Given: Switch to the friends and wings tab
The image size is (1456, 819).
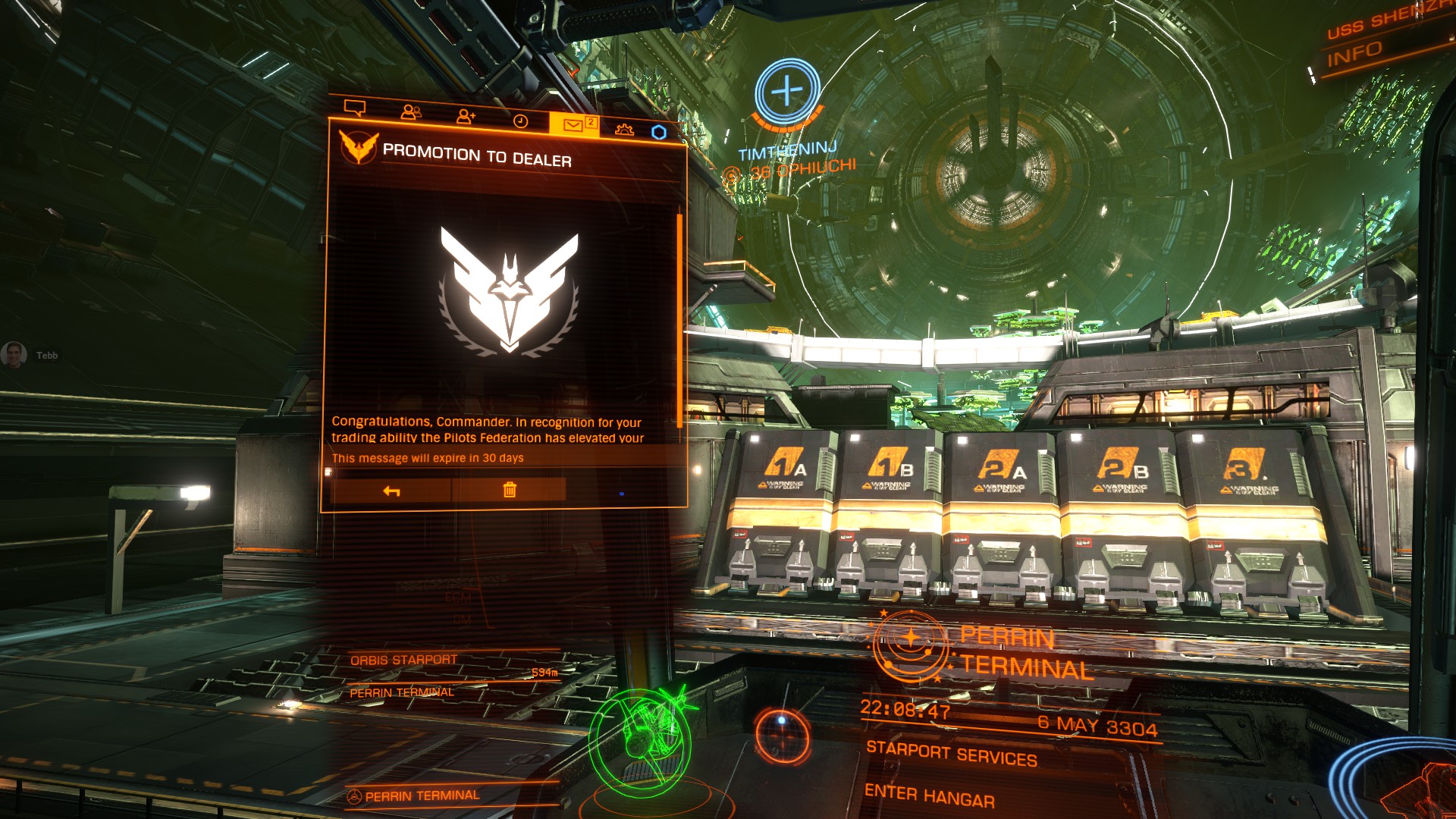Looking at the screenshot, I should 411,112.
